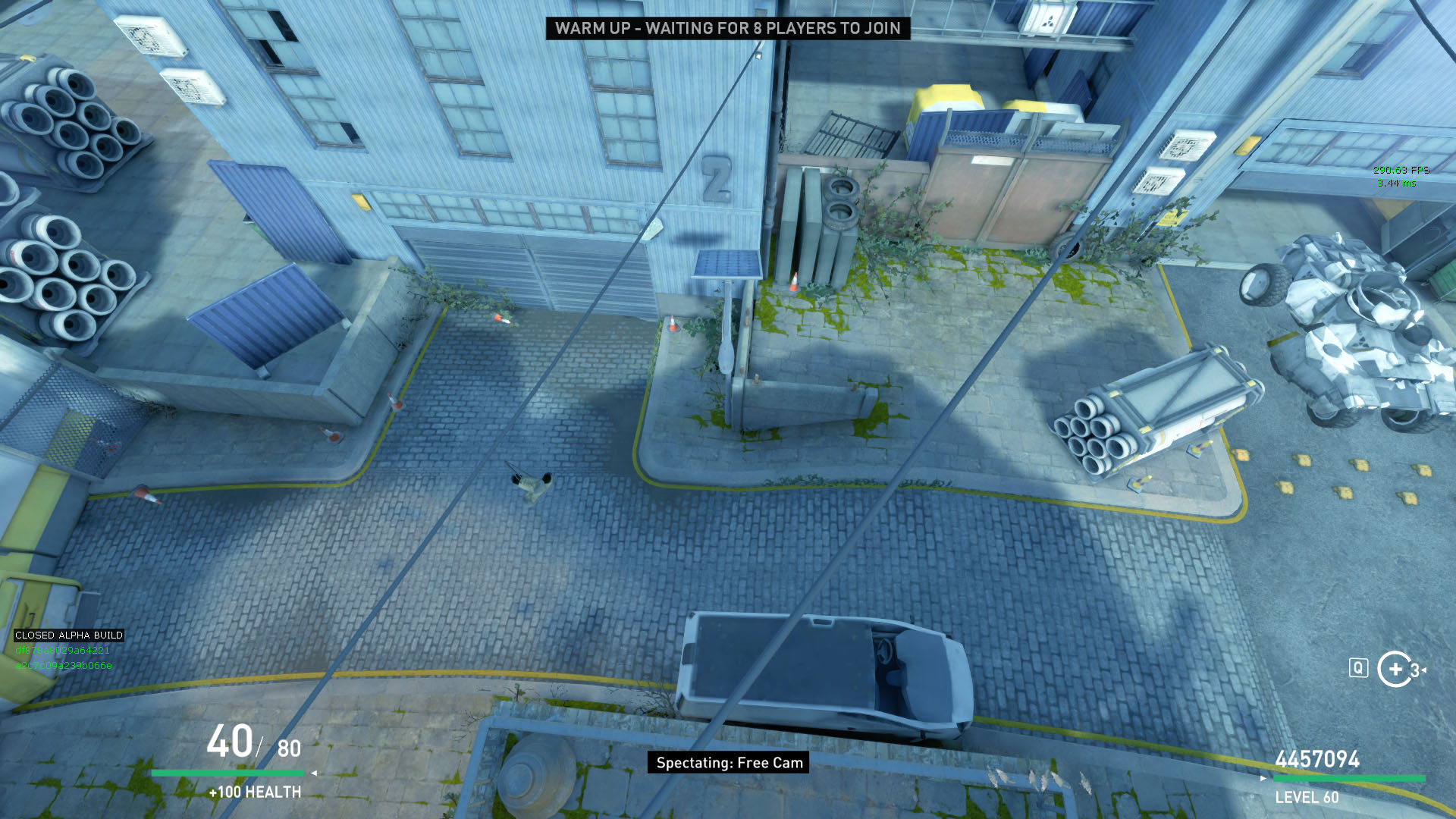Viewport: 1456px width, 819px height.
Task: Activate the healing plus-sign ability icon
Action: pos(1395,669)
